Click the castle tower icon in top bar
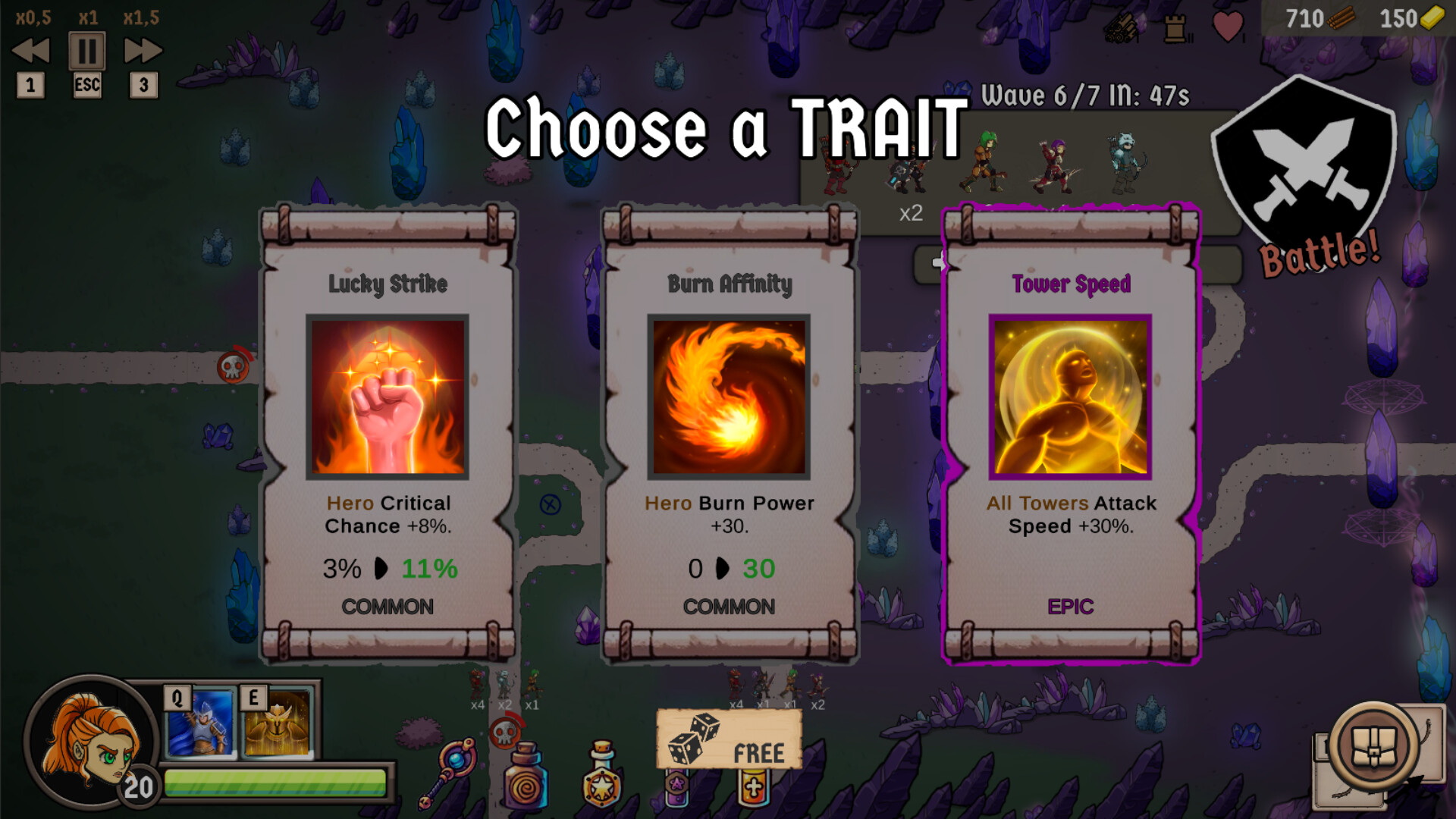Image resolution: width=1456 pixels, height=819 pixels. 1175,29
